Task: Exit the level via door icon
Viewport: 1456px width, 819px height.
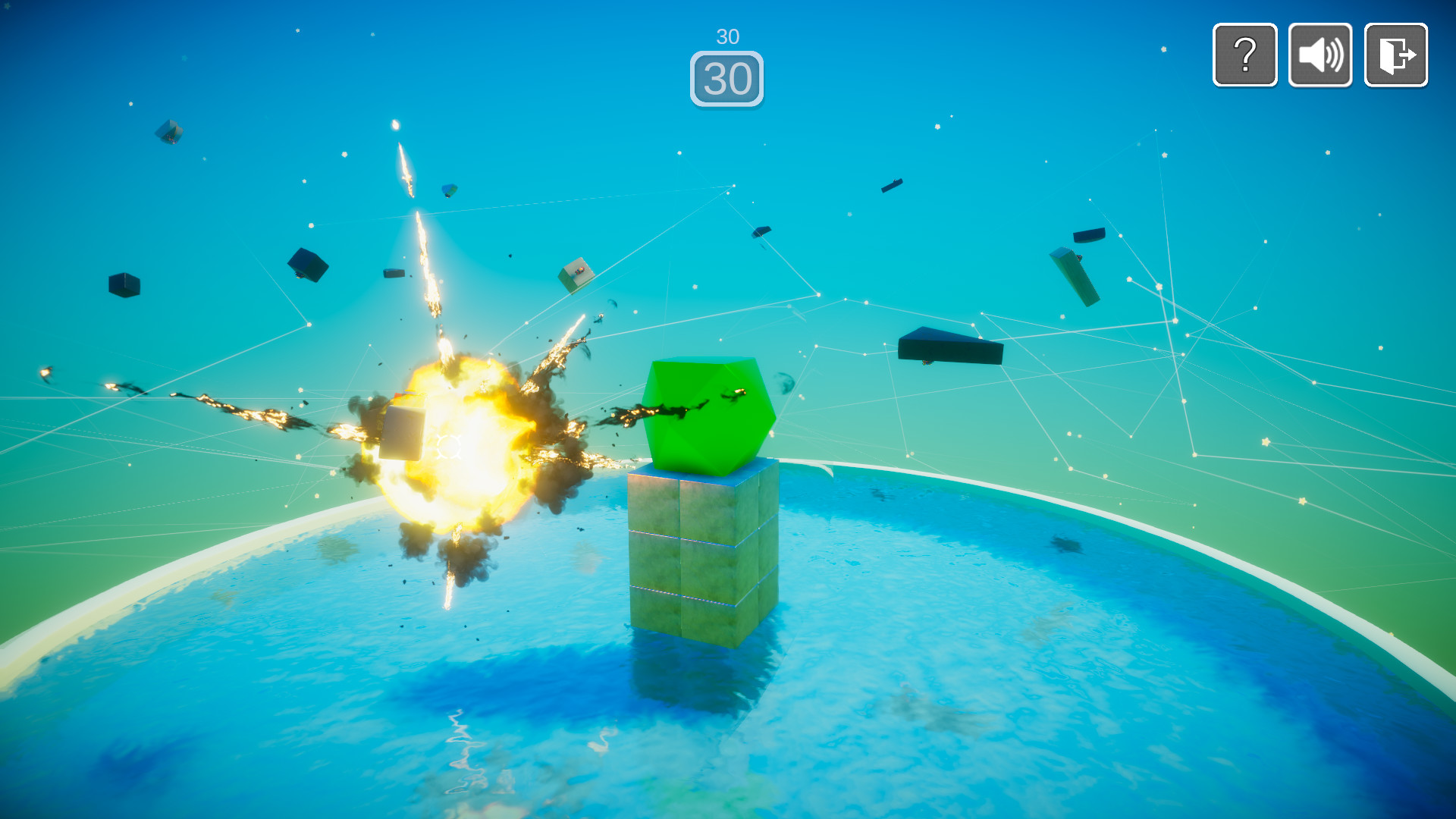Action: [x=1395, y=55]
